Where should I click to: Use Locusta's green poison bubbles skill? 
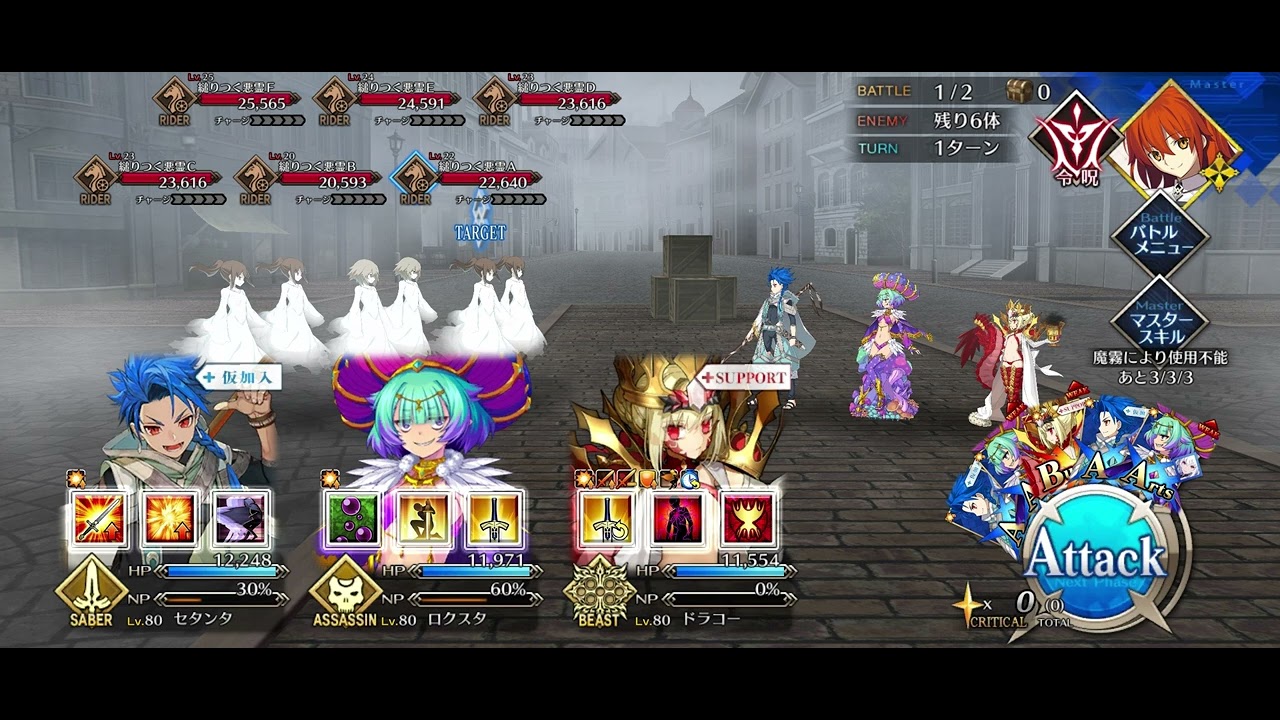(x=353, y=519)
